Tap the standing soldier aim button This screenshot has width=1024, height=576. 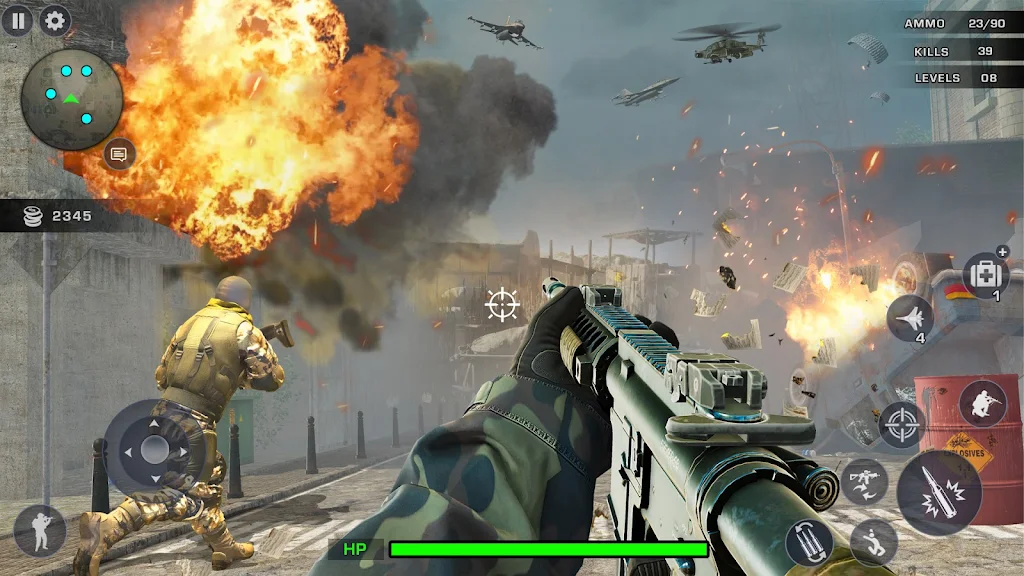click(40, 530)
